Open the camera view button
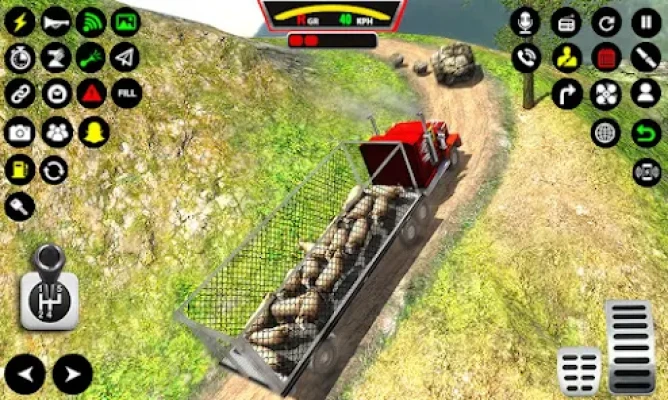668x400 pixels. coord(20,131)
